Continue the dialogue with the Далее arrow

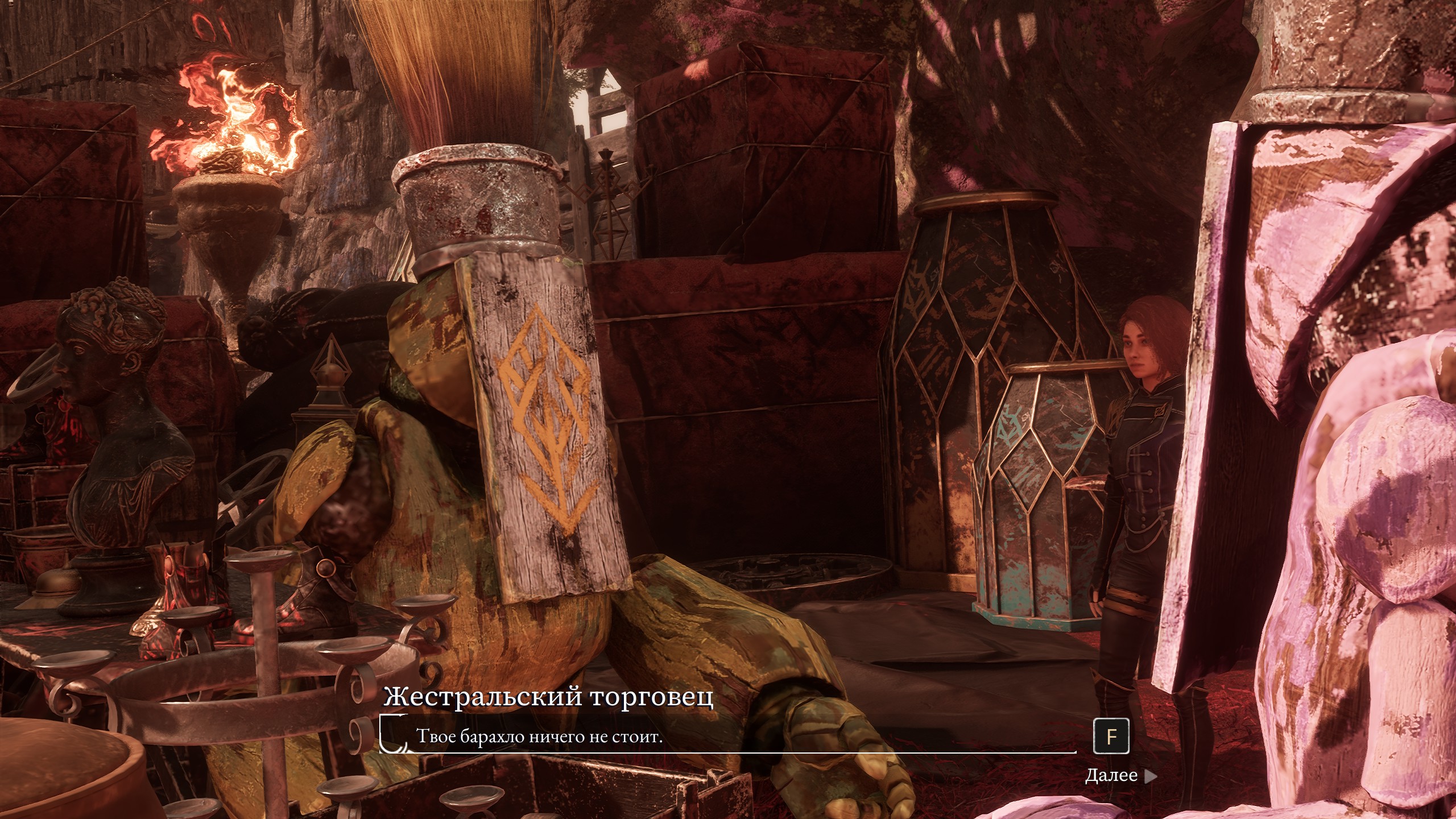[x=1150, y=776]
